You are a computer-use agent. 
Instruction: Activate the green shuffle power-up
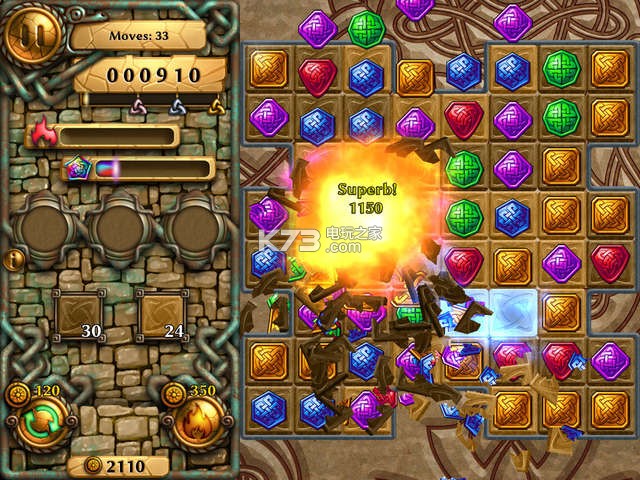click(38, 421)
